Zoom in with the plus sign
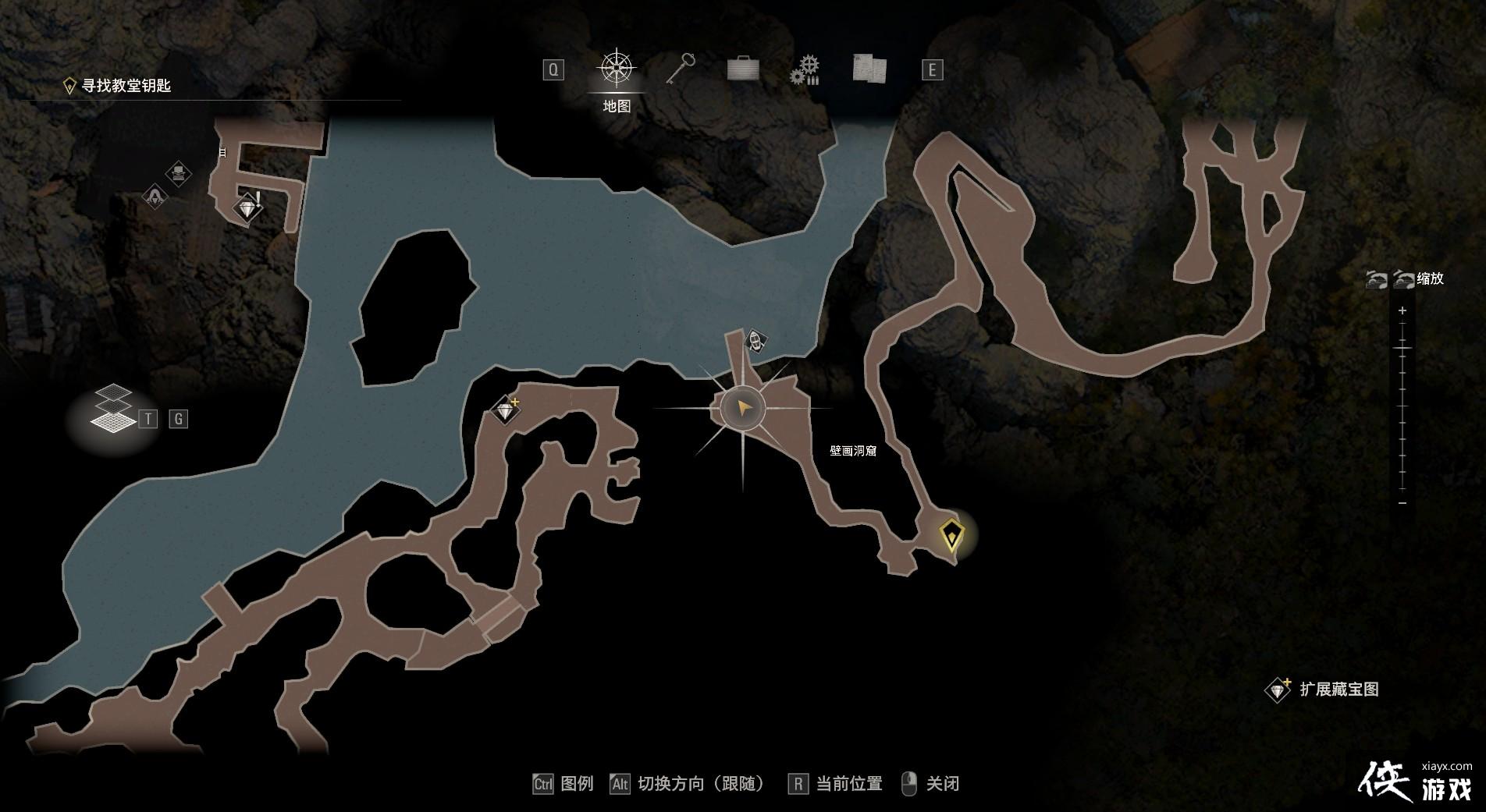Viewport: 1486px width, 812px height. pyautogui.click(x=1402, y=310)
